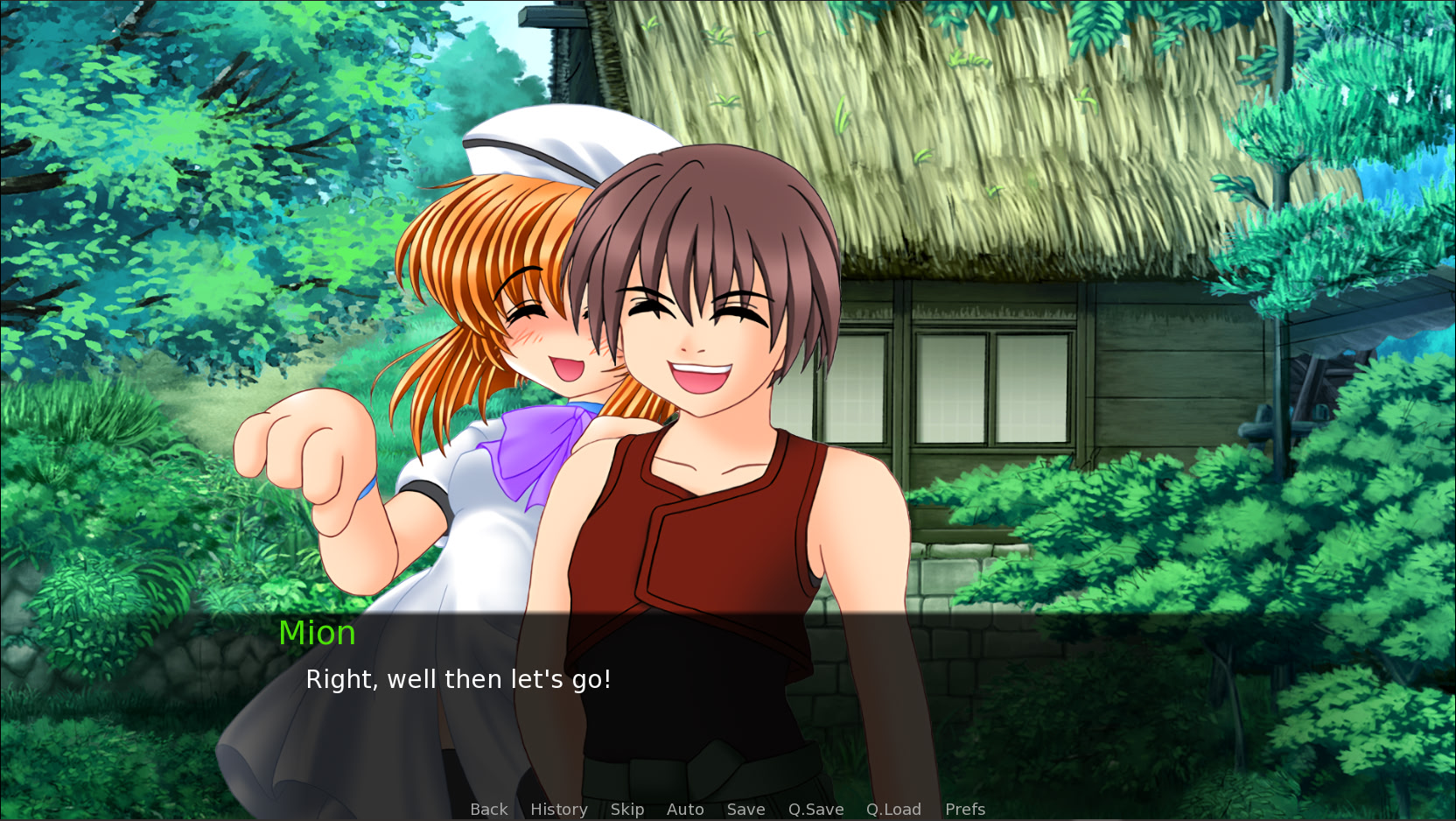This screenshot has height=821, width=1456.
Task: Open the Save screen
Action: coord(745,809)
